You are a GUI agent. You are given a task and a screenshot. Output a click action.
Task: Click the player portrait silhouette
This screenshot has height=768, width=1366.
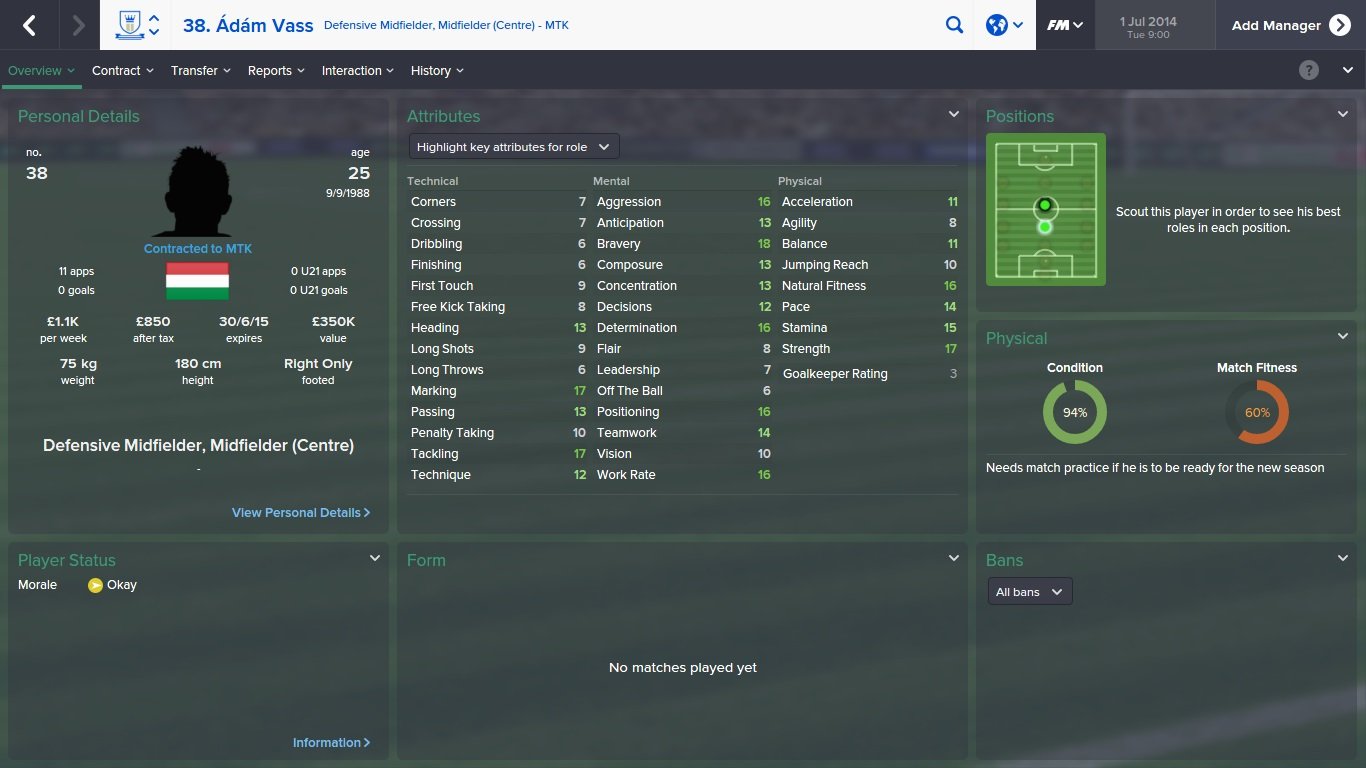[x=197, y=190]
